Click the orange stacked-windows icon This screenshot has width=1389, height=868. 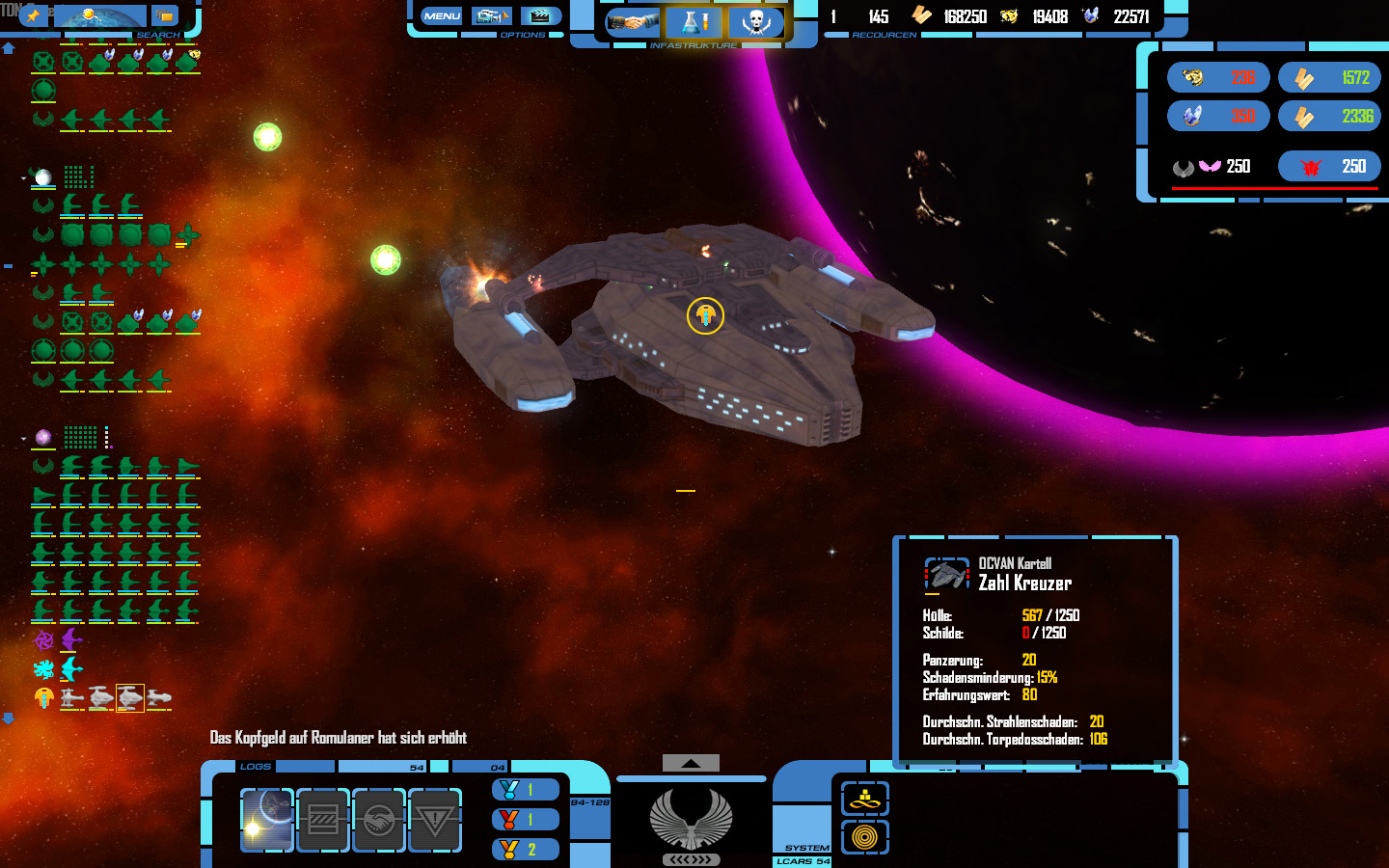pos(165,16)
